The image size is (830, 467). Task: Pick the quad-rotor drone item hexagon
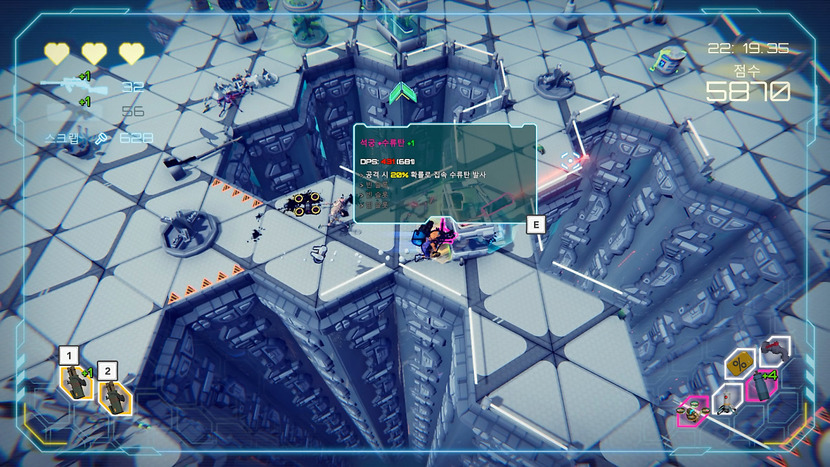tap(691, 410)
